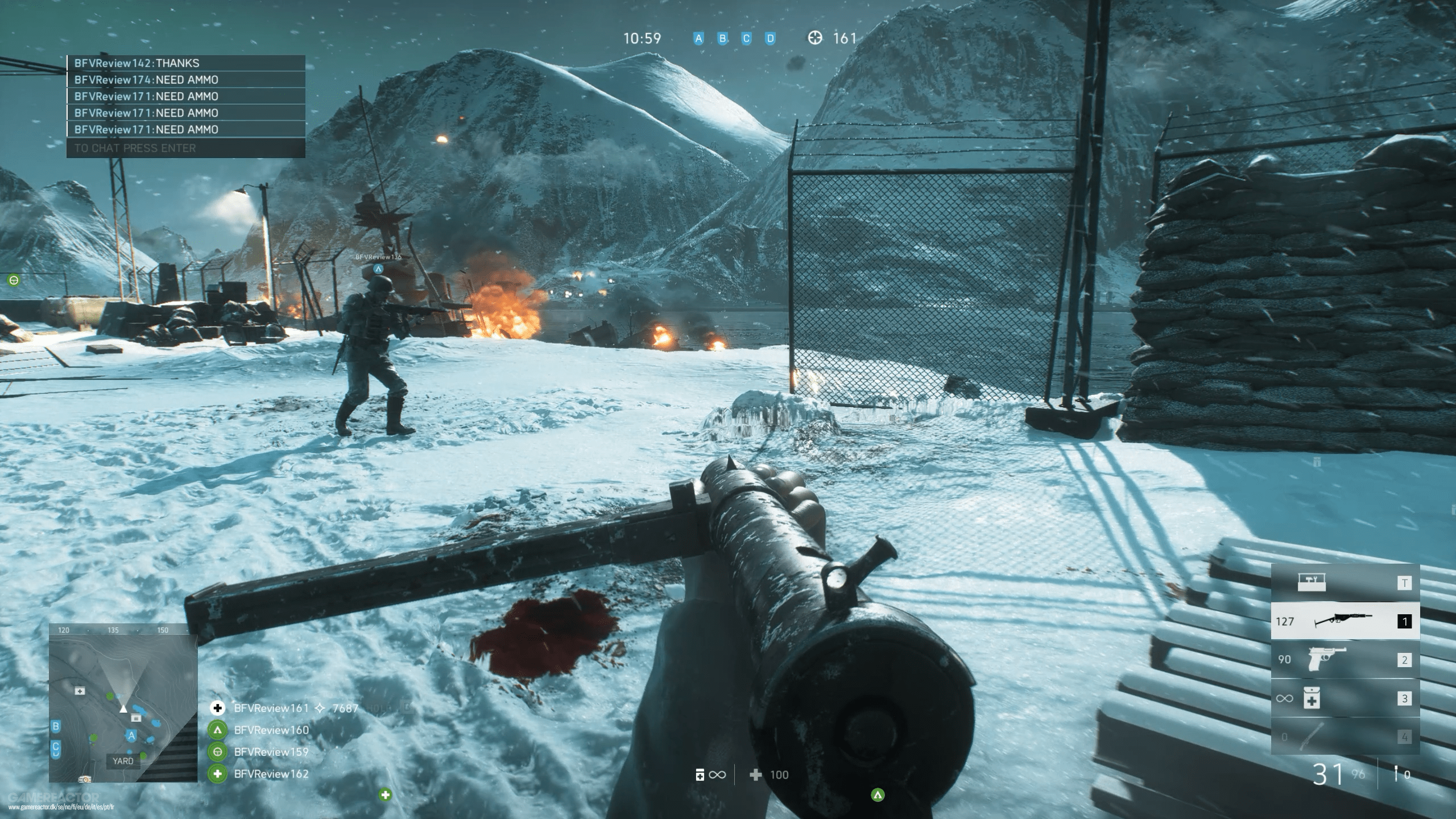The width and height of the screenshot is (1456, 819).
Task: Click the A objective marker on minimap
Action: (x=131, y=735)
